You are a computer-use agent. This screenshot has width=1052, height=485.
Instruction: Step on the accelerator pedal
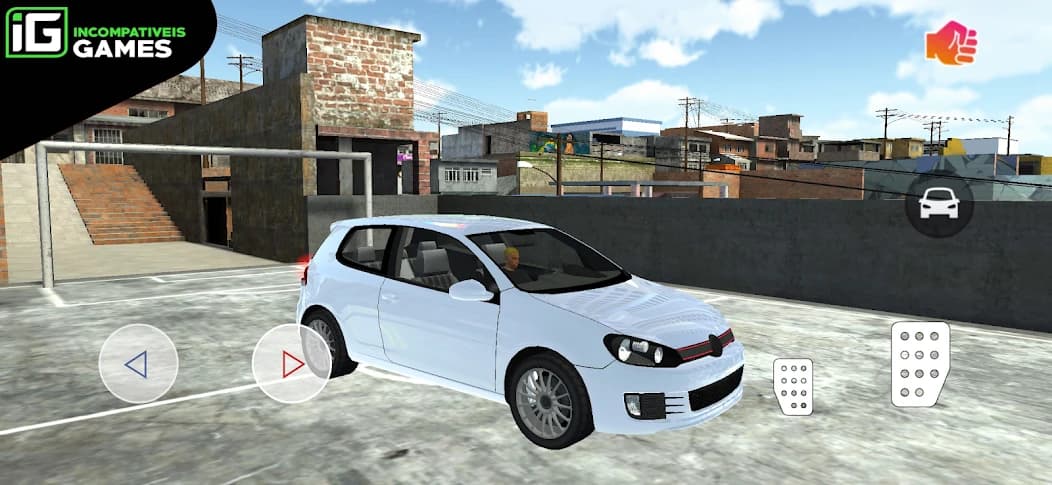click(x=920, y=364)
